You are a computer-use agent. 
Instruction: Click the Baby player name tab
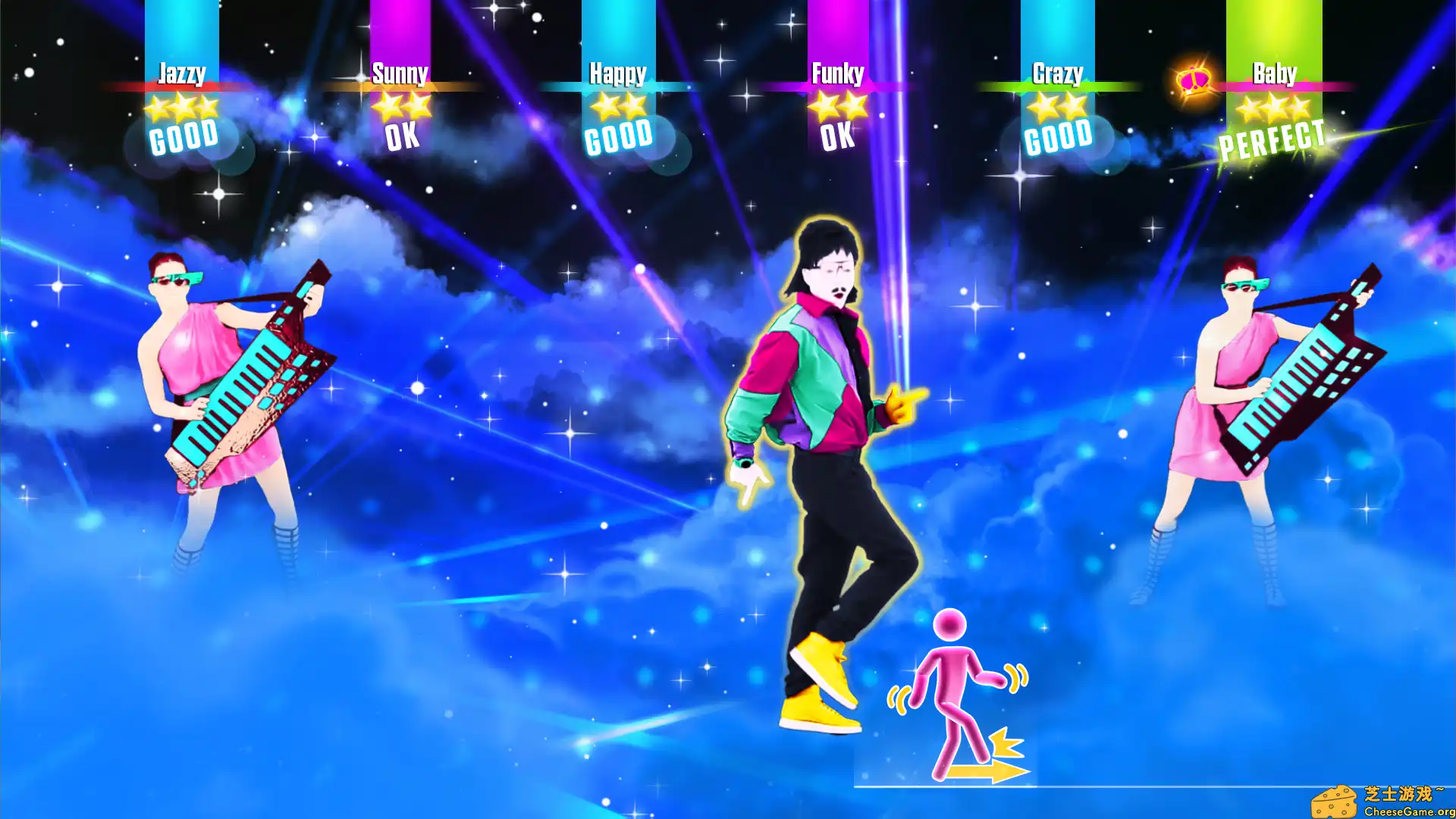1274,74
